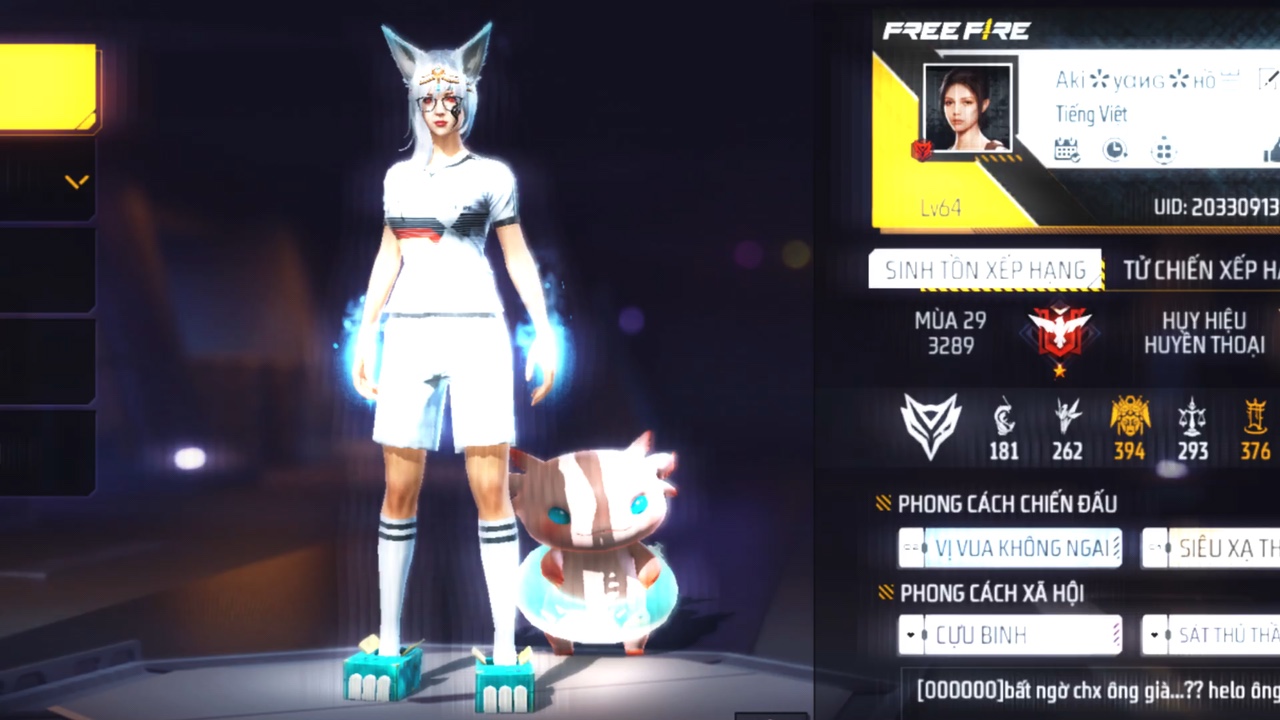The image size is (1280, 720).
Task: Select the highlighted yellow sidebar tab
Action: click(x=48, y=88)
